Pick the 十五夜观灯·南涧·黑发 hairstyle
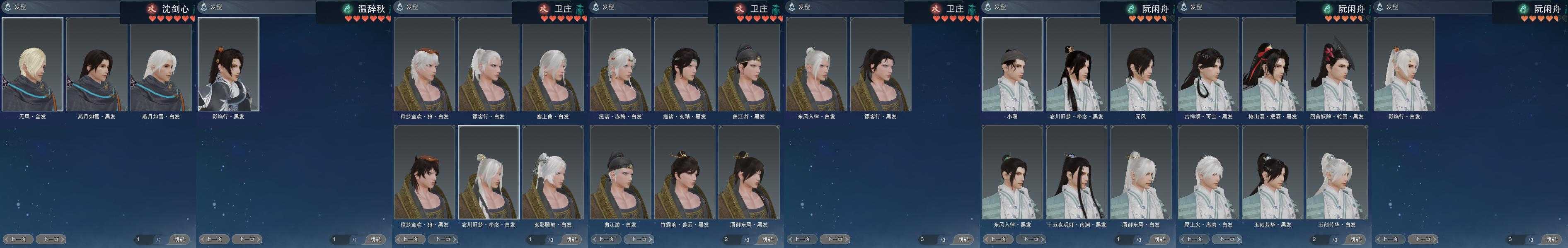Viewport: 1568px width, 248px height. pyautogui.click(x=1077, y=173)
